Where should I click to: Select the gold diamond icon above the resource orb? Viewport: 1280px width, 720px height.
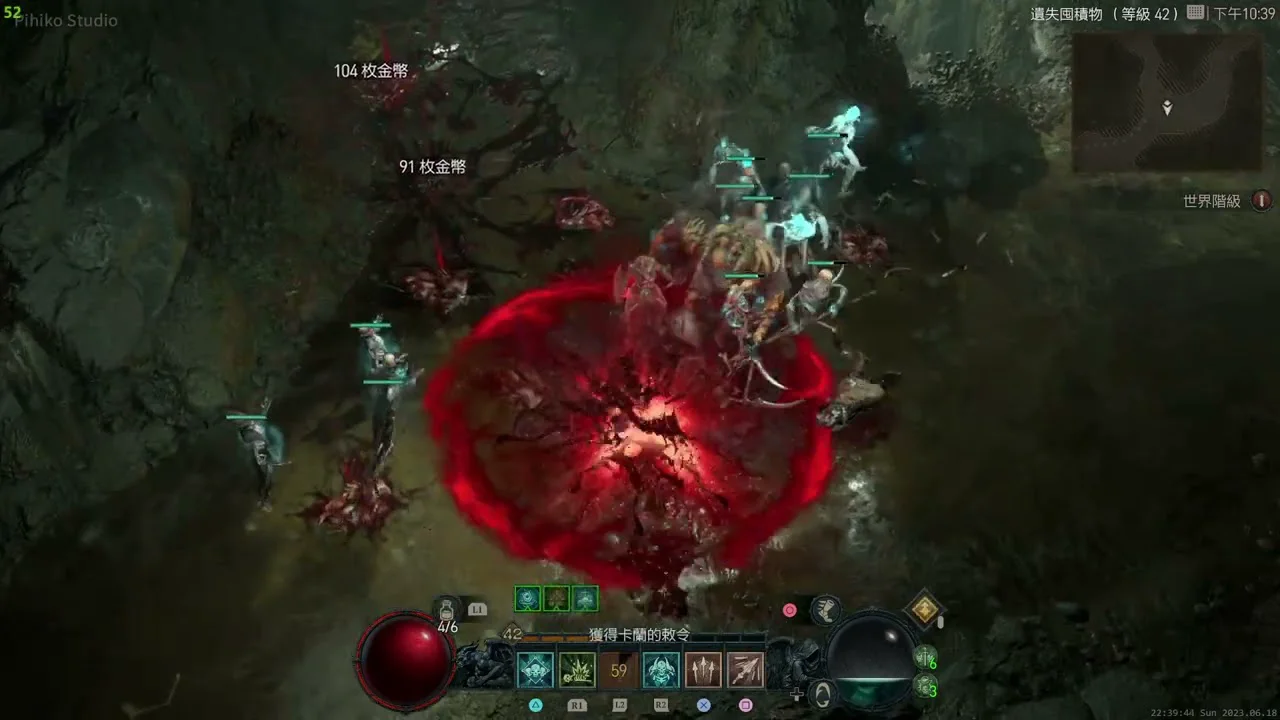click(x=925, y=609)
